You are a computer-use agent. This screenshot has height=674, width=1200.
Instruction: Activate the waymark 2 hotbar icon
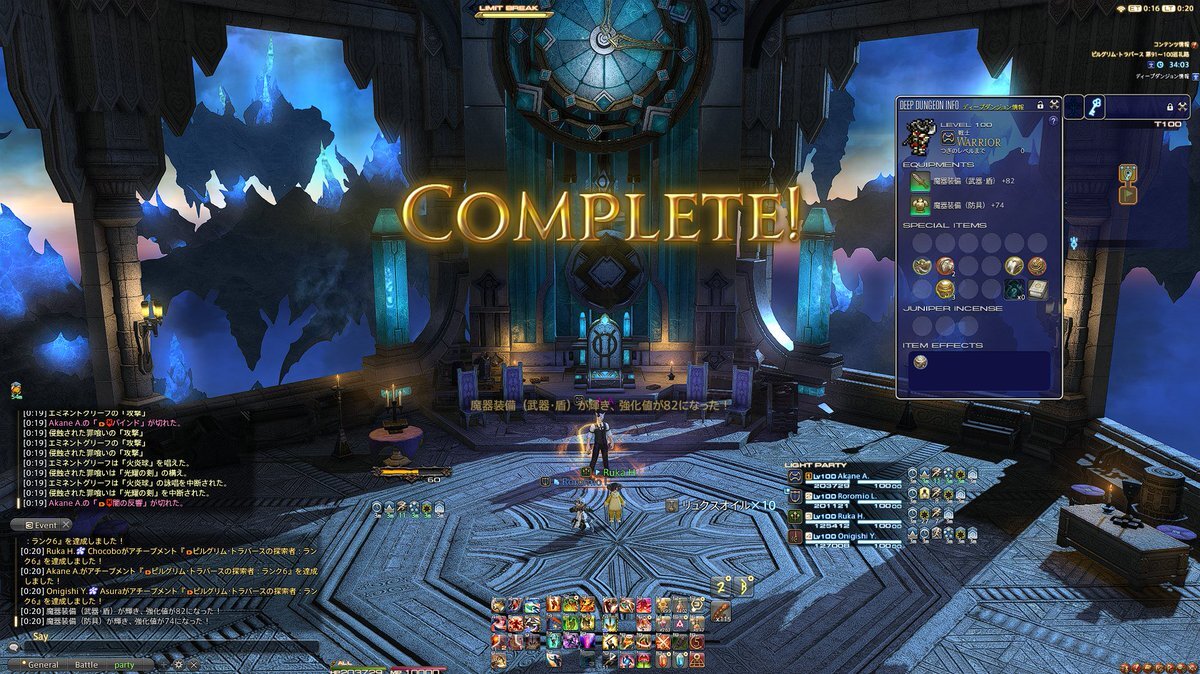[x=722, y=585]
